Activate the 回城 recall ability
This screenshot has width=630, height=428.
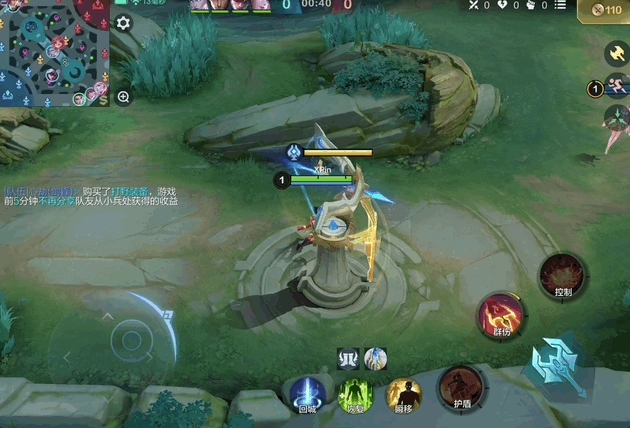(x=306, y=393)
